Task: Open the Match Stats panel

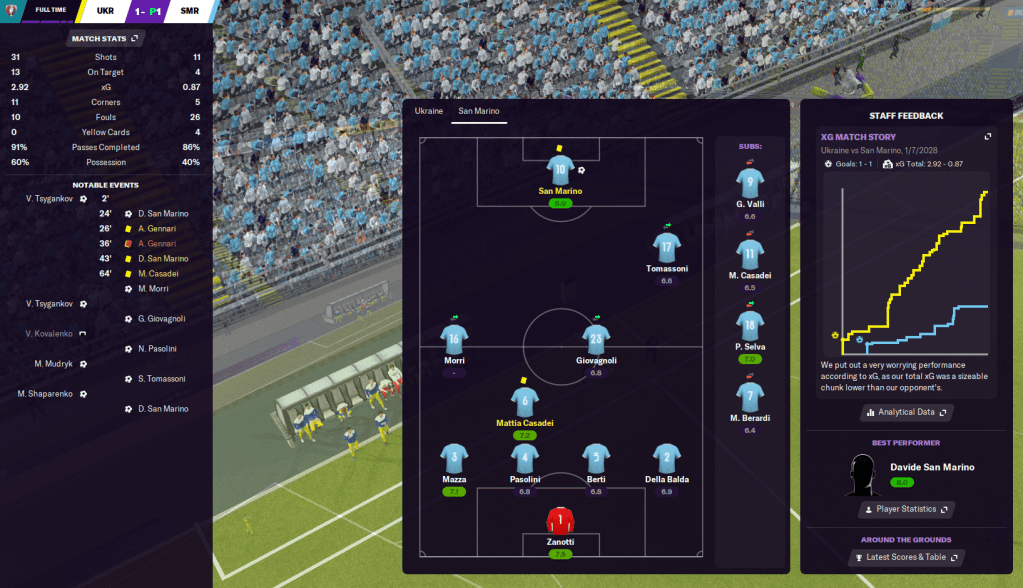Action: 106,38
